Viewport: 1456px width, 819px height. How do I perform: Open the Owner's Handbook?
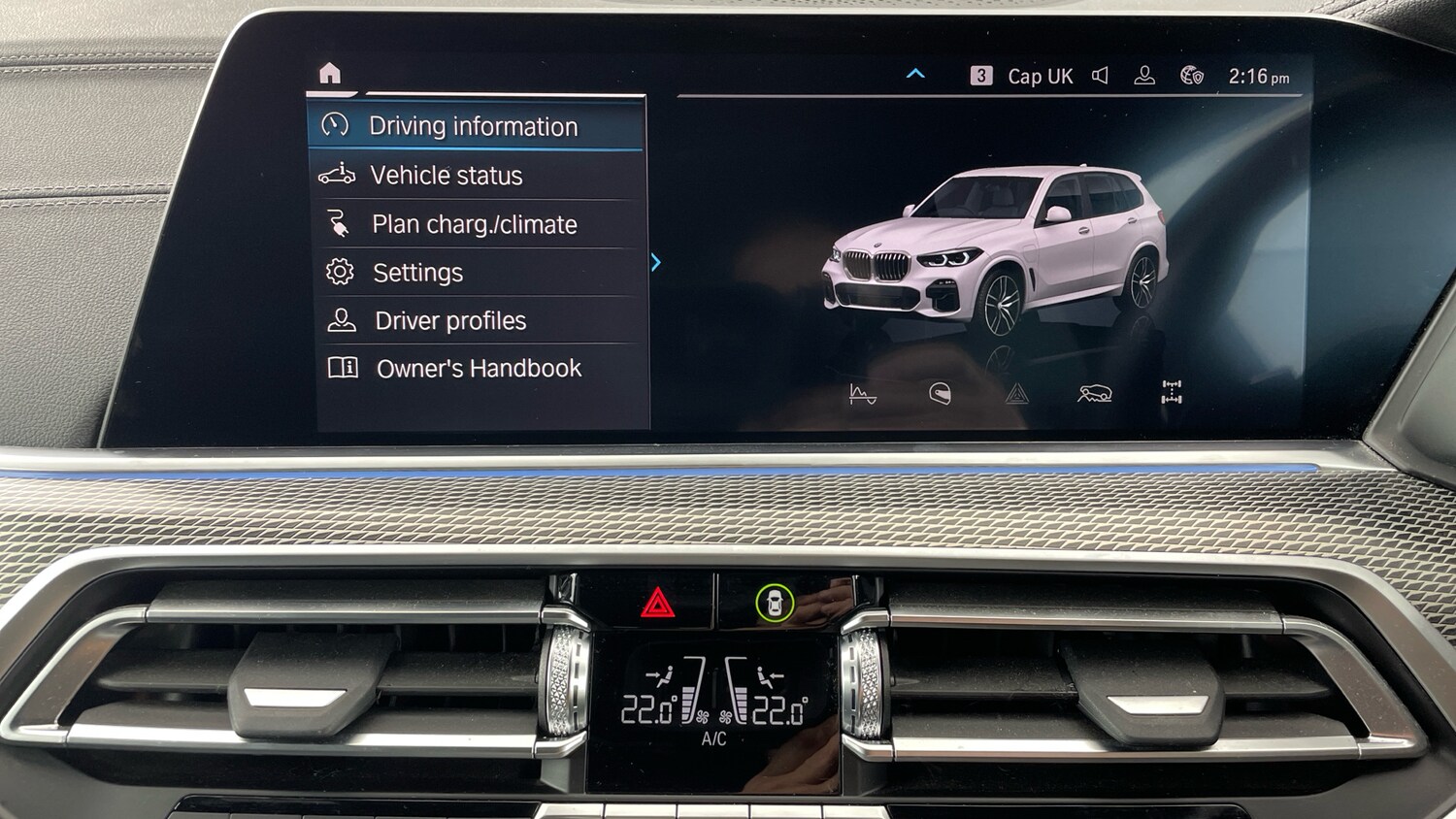[476, 368]
